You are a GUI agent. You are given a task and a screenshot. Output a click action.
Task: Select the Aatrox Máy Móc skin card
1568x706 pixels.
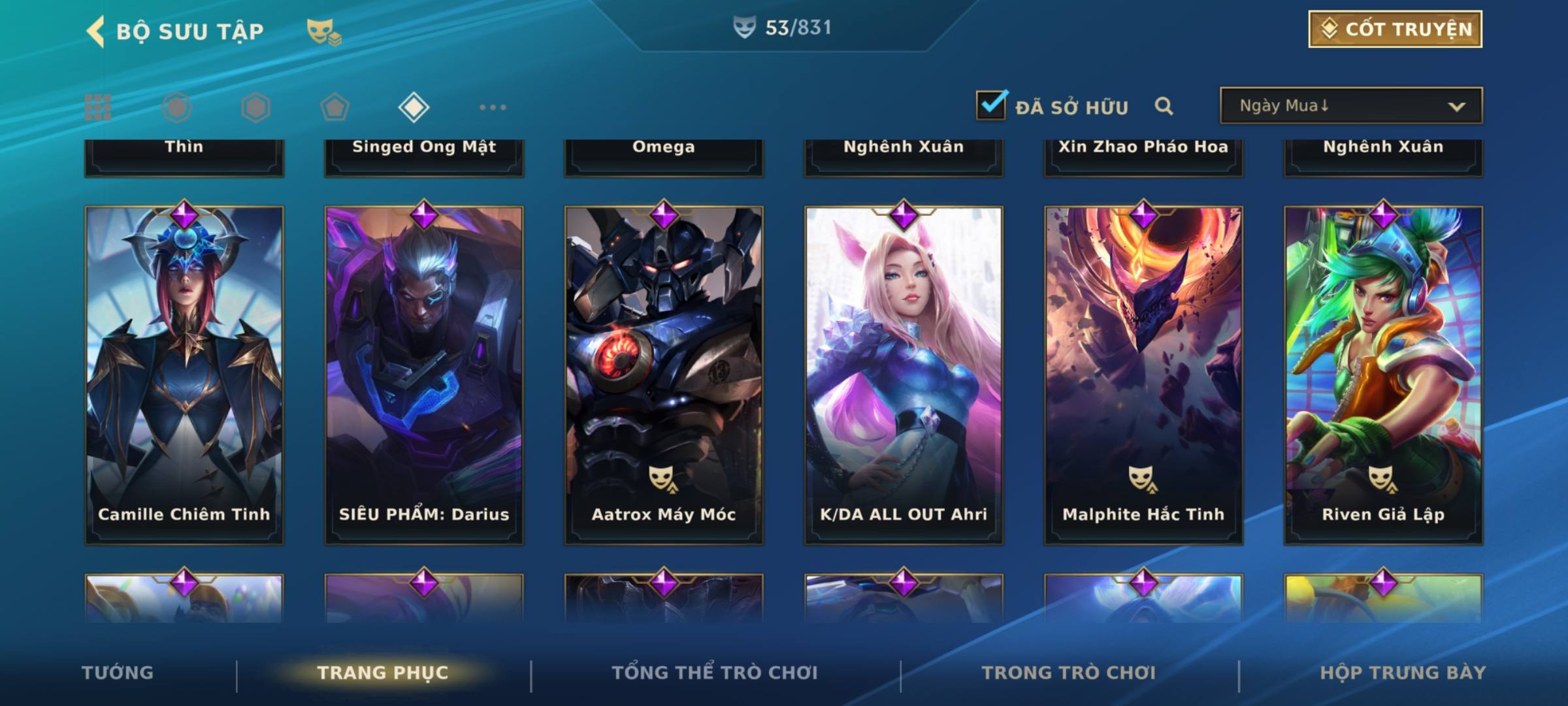point(664,375)
